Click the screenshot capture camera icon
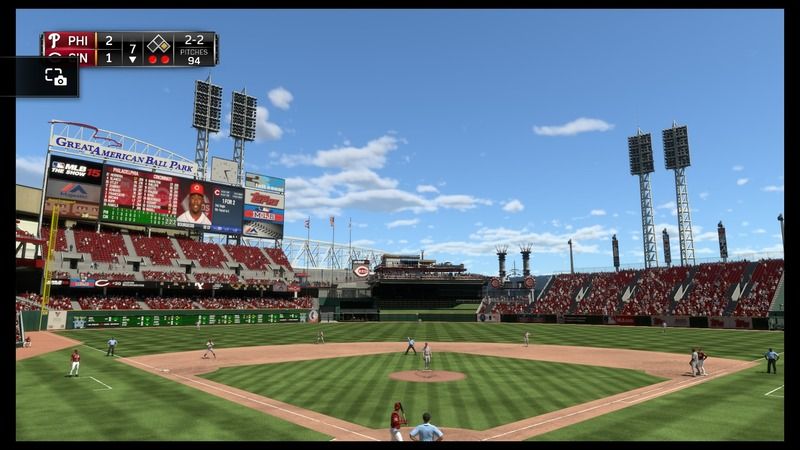The image size is (800, 450). pos(56,77)
